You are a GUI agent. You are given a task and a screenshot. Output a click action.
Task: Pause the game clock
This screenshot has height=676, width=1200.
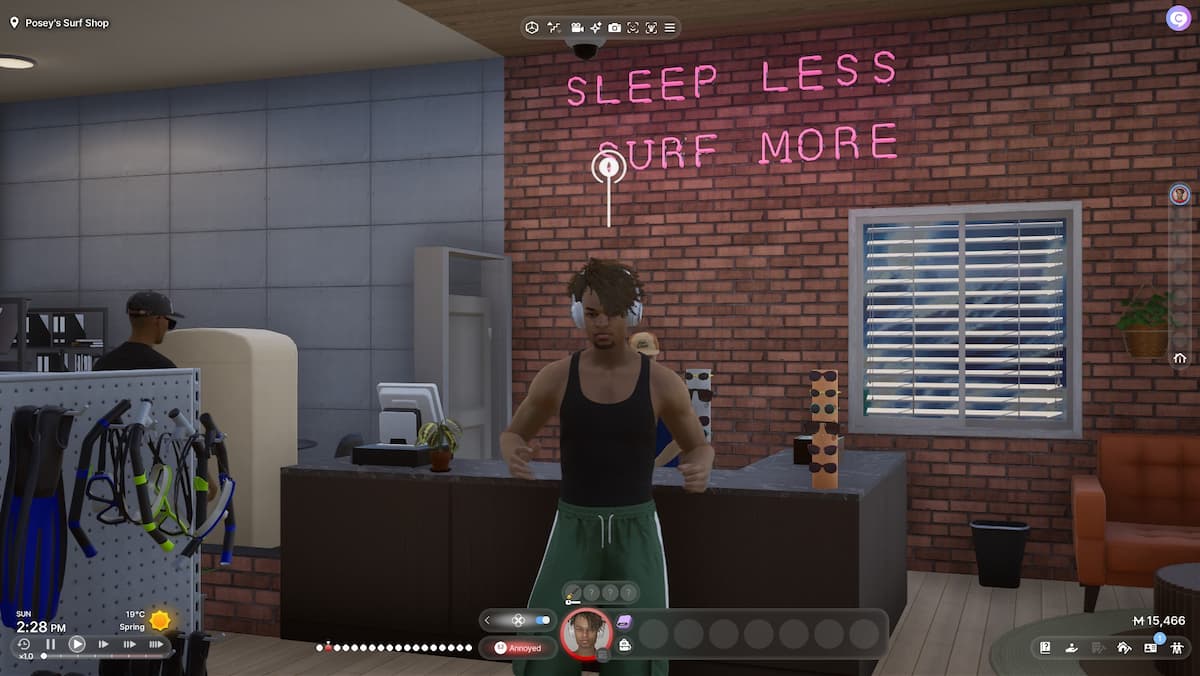(x=51, y=645)
